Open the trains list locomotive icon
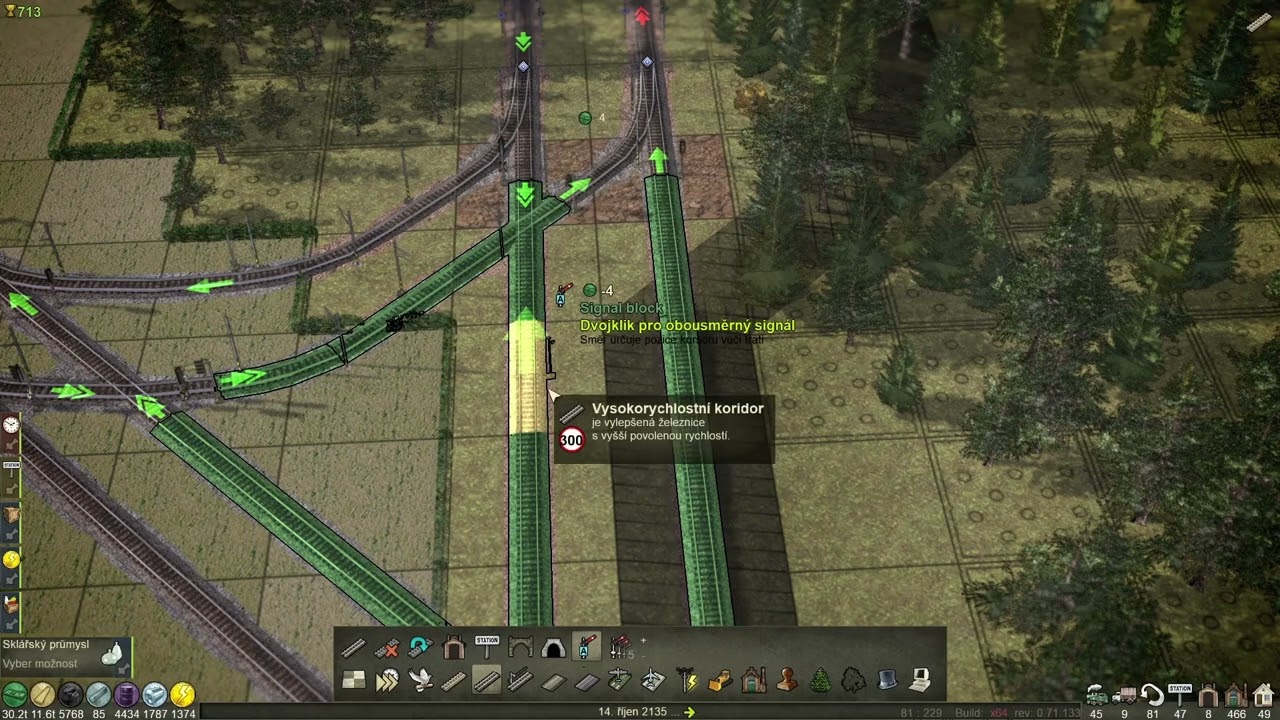1280x720 pixels. click(x=1097, y=695)
